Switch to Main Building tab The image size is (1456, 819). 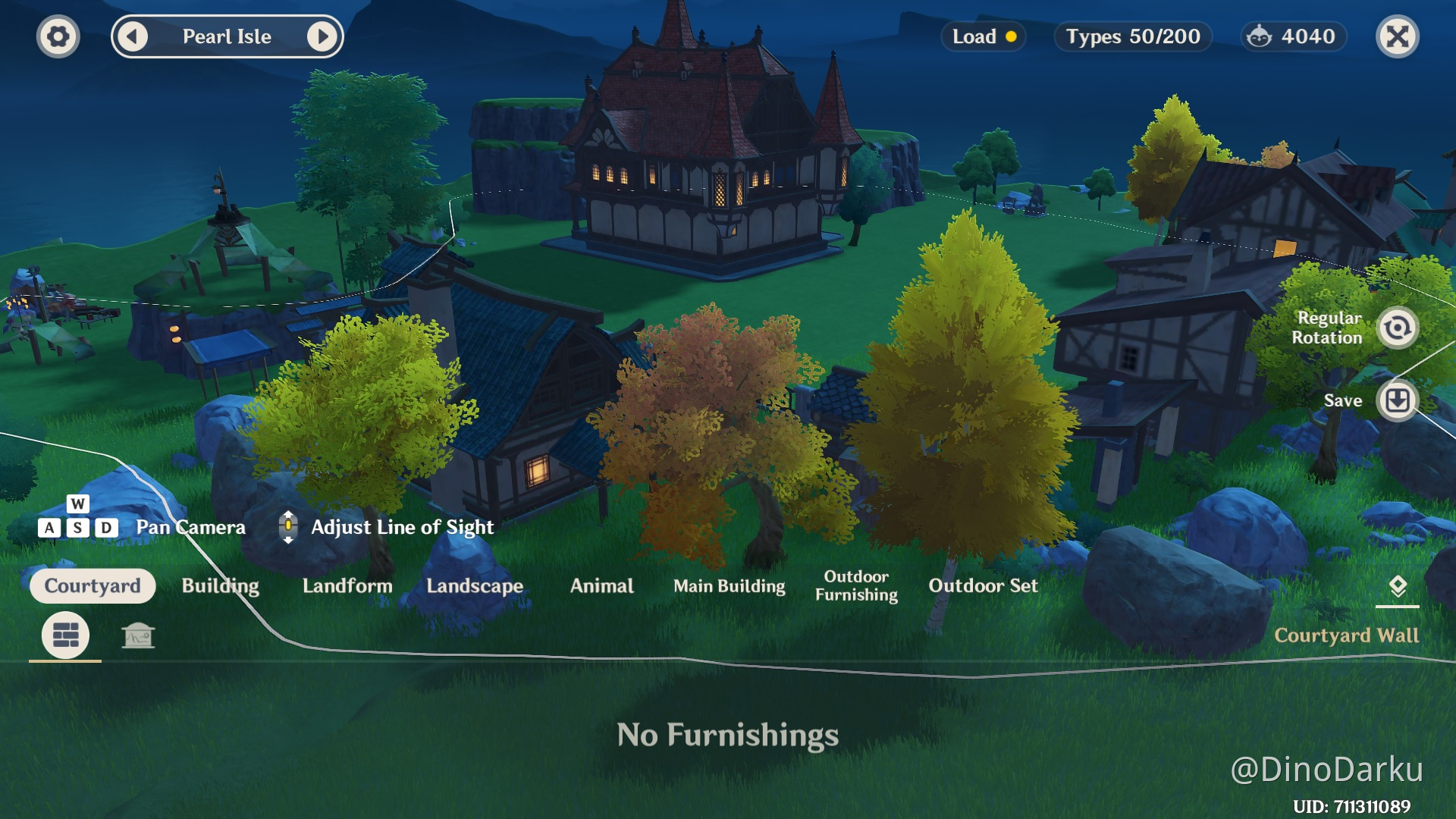(x=729, y=585)
